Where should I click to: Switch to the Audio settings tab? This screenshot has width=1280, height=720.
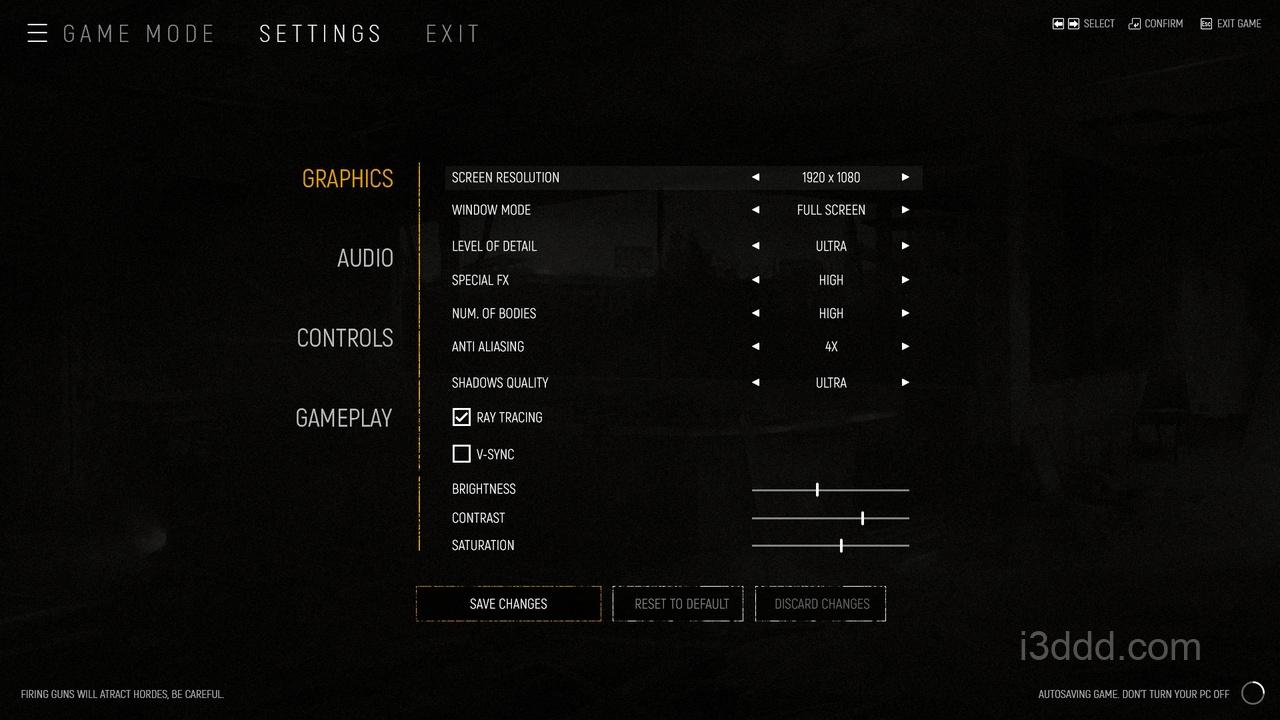[x=365, y=258]
